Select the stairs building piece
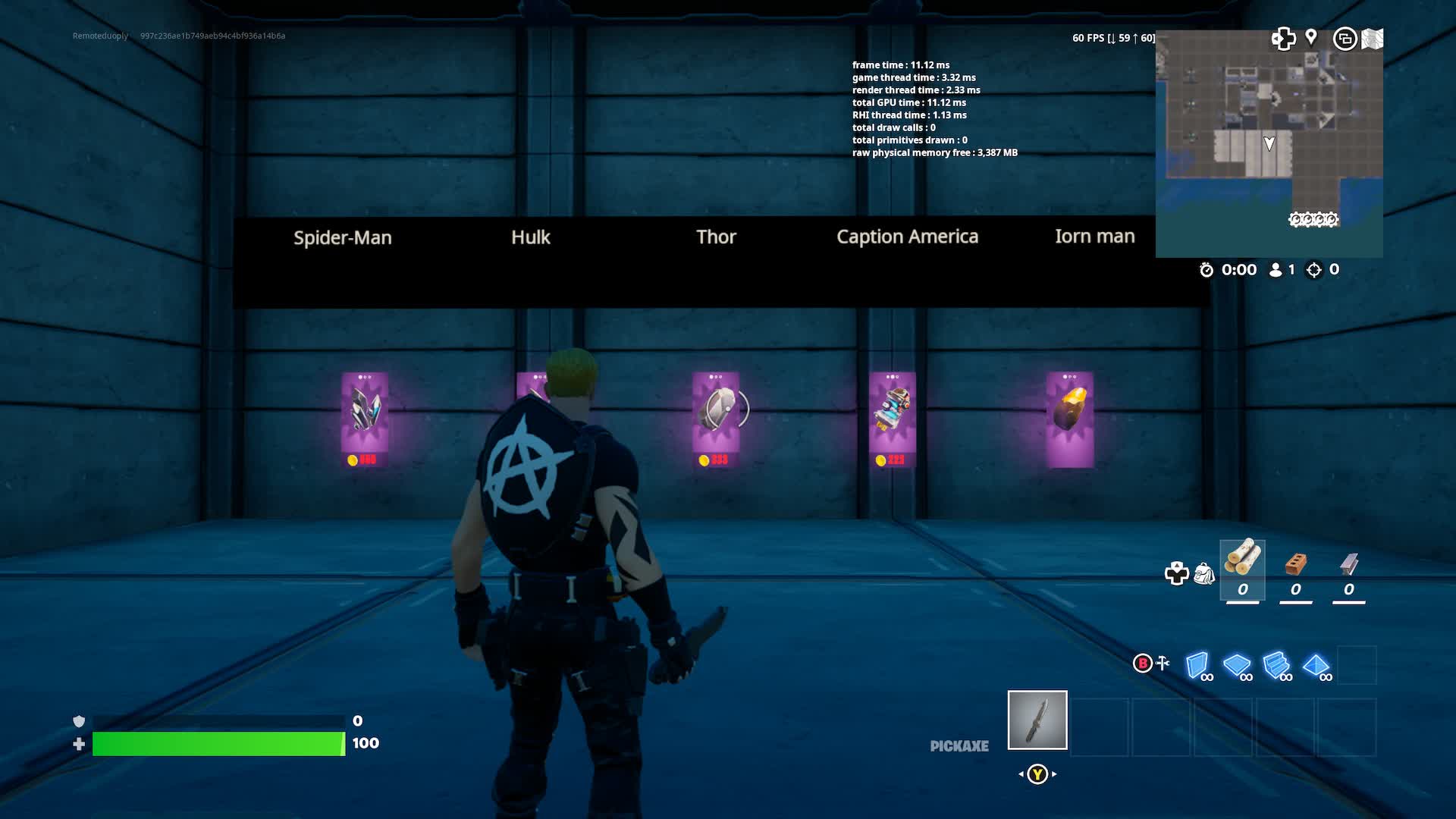The height and width of the screenshot is (819, 1456). [x=1277, y=666]
